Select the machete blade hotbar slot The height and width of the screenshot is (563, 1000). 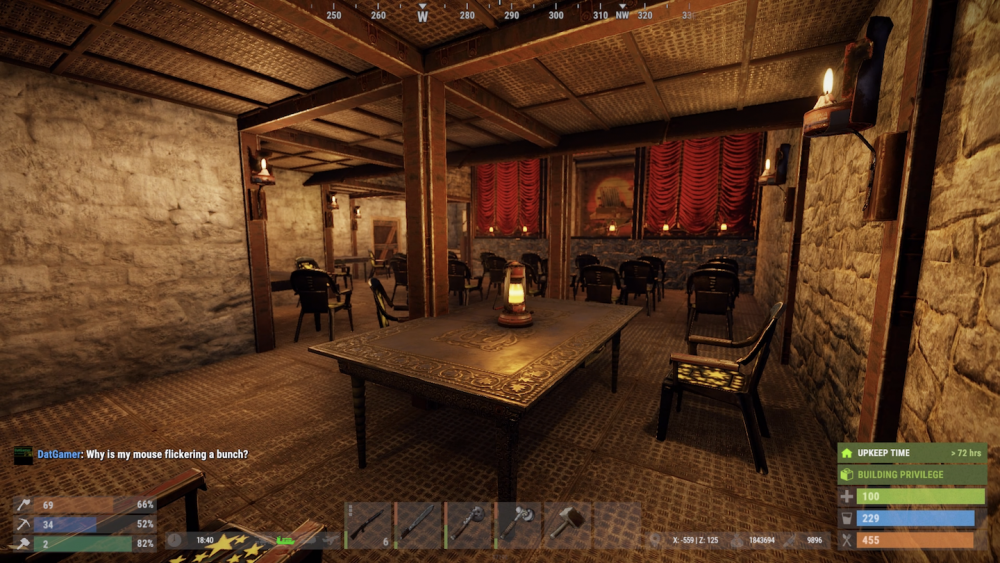pyautogui.click(x=418, y=522)
